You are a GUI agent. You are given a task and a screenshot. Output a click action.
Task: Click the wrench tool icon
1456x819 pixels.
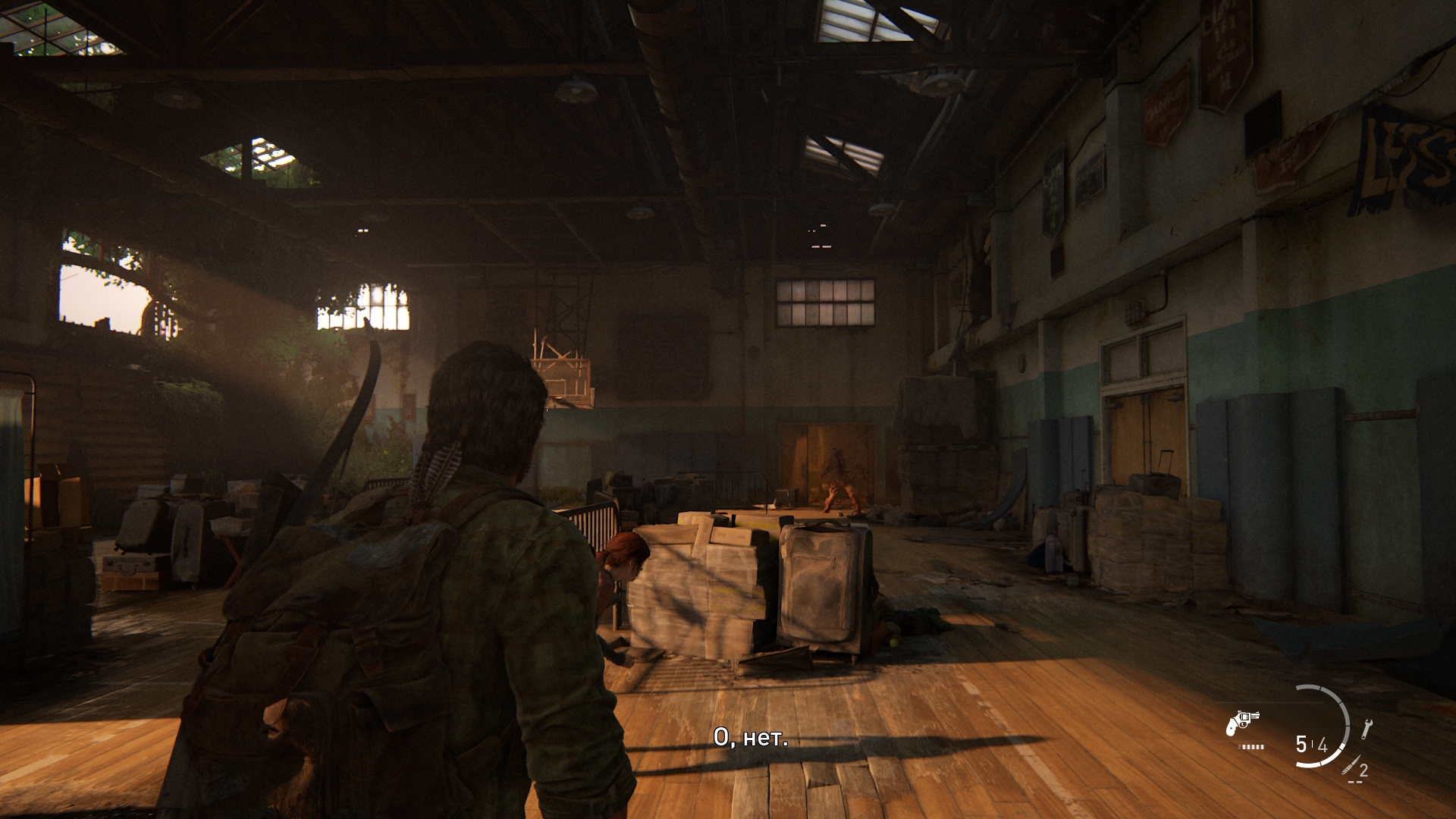(x=1367, y=729)
